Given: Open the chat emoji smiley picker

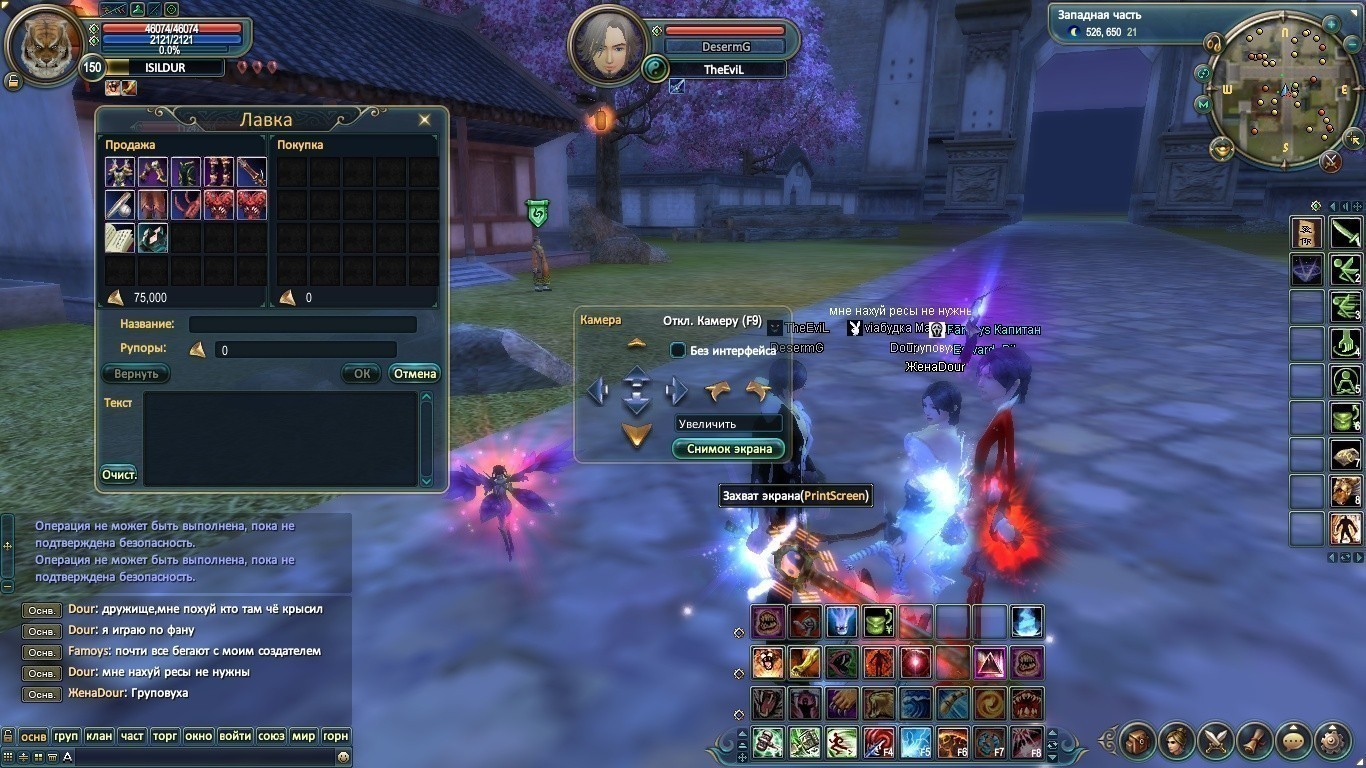Looking at the screenshot, I should coord(343,757).
